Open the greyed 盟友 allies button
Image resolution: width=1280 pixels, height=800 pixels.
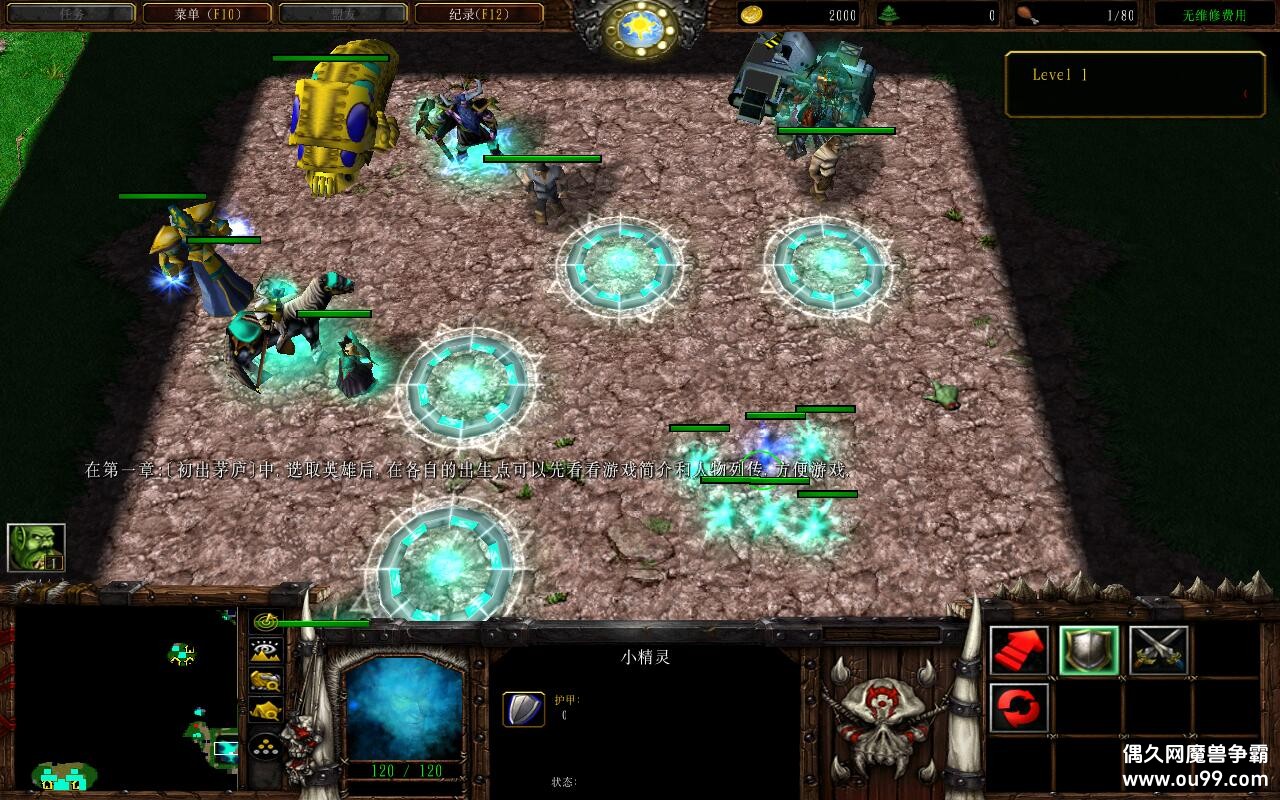[x=343, y=14]
